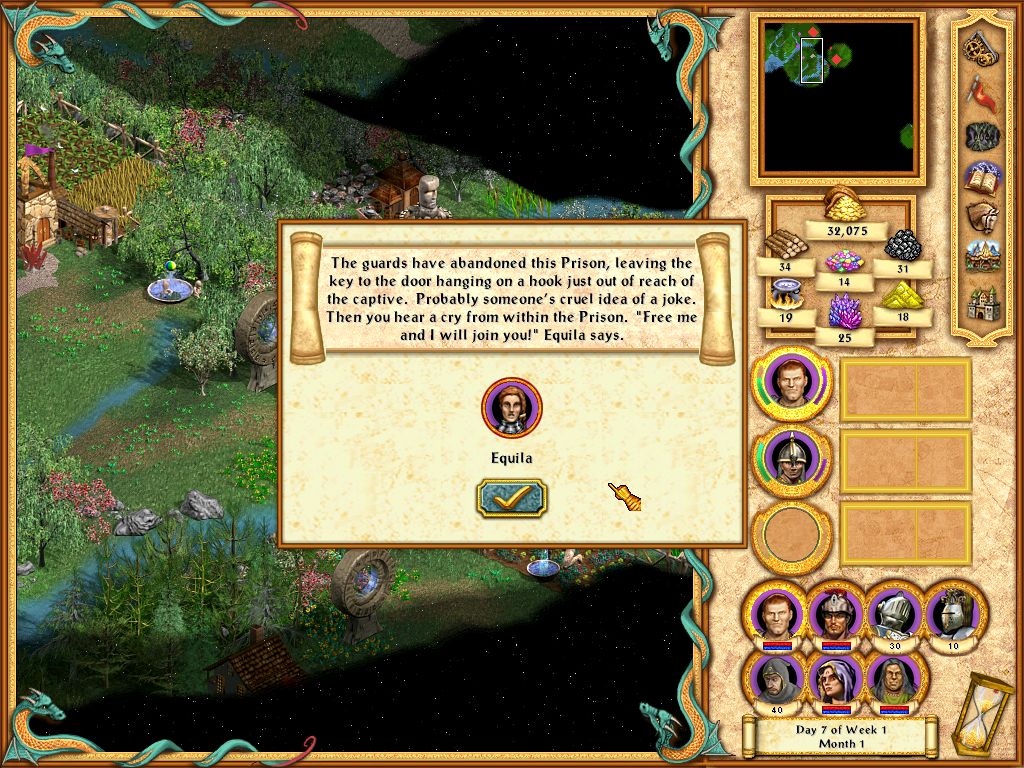Open the system options gears icon
Viewport: 1024px width, 768px height.
coord(979,47)
